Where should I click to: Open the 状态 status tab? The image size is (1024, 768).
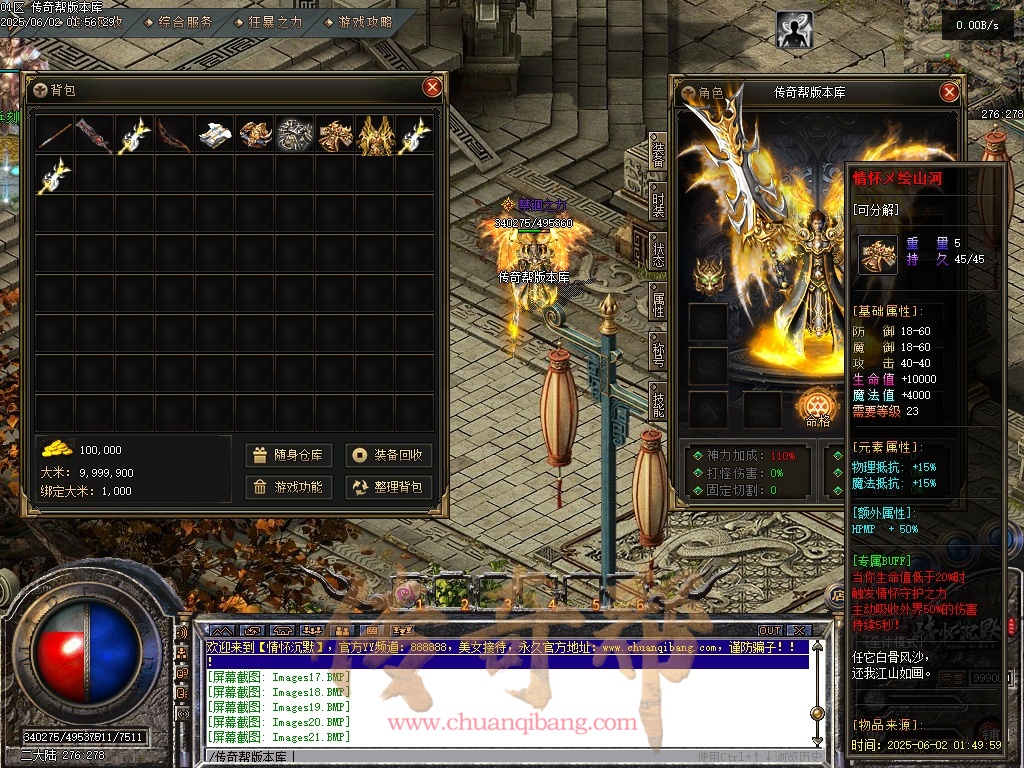658,253
